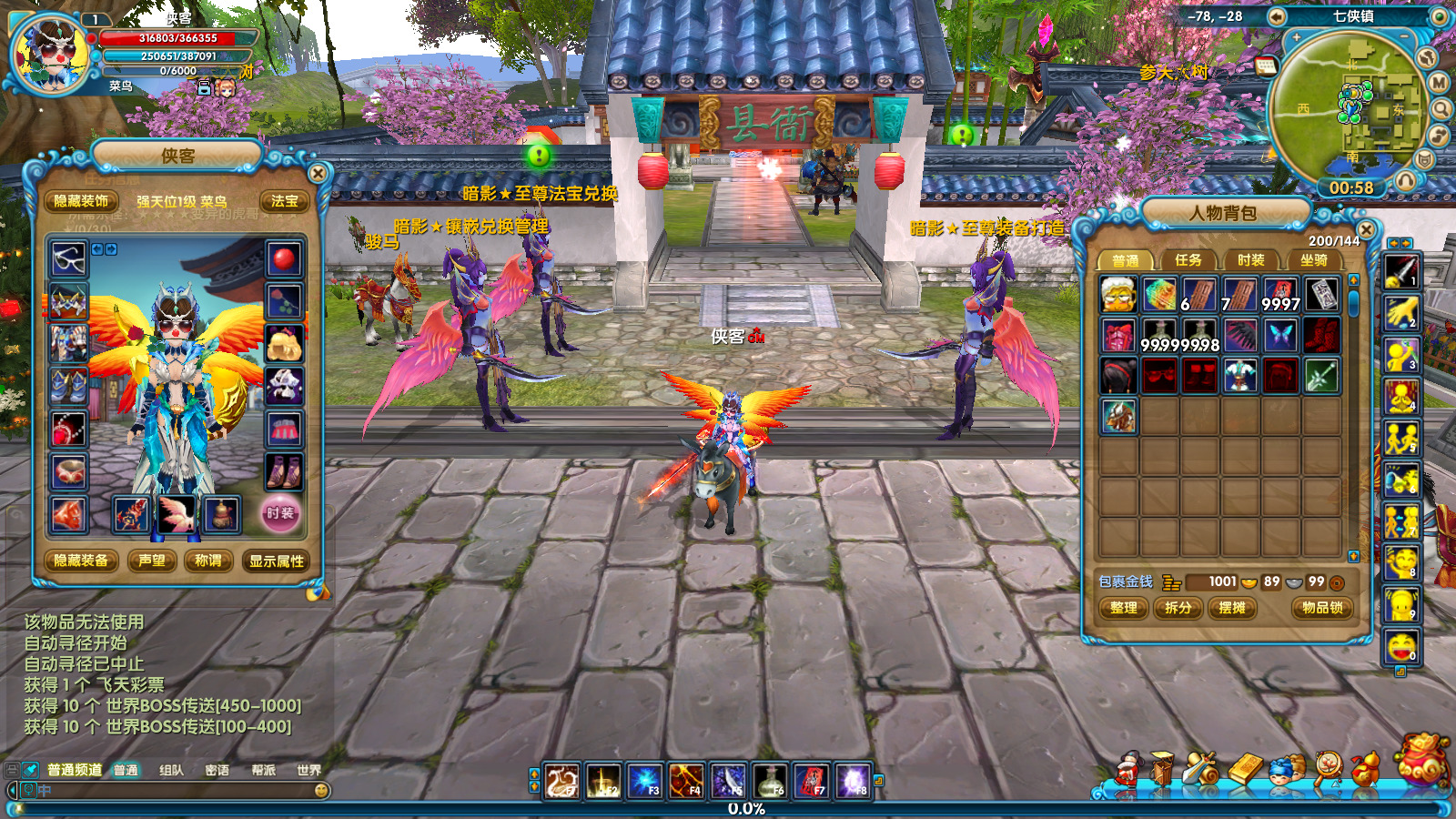Image resolution: width=1456 pixels, height=819 pixels.
Task: Switch to the 时装 bag tab
Action: tap(1250, 260)
